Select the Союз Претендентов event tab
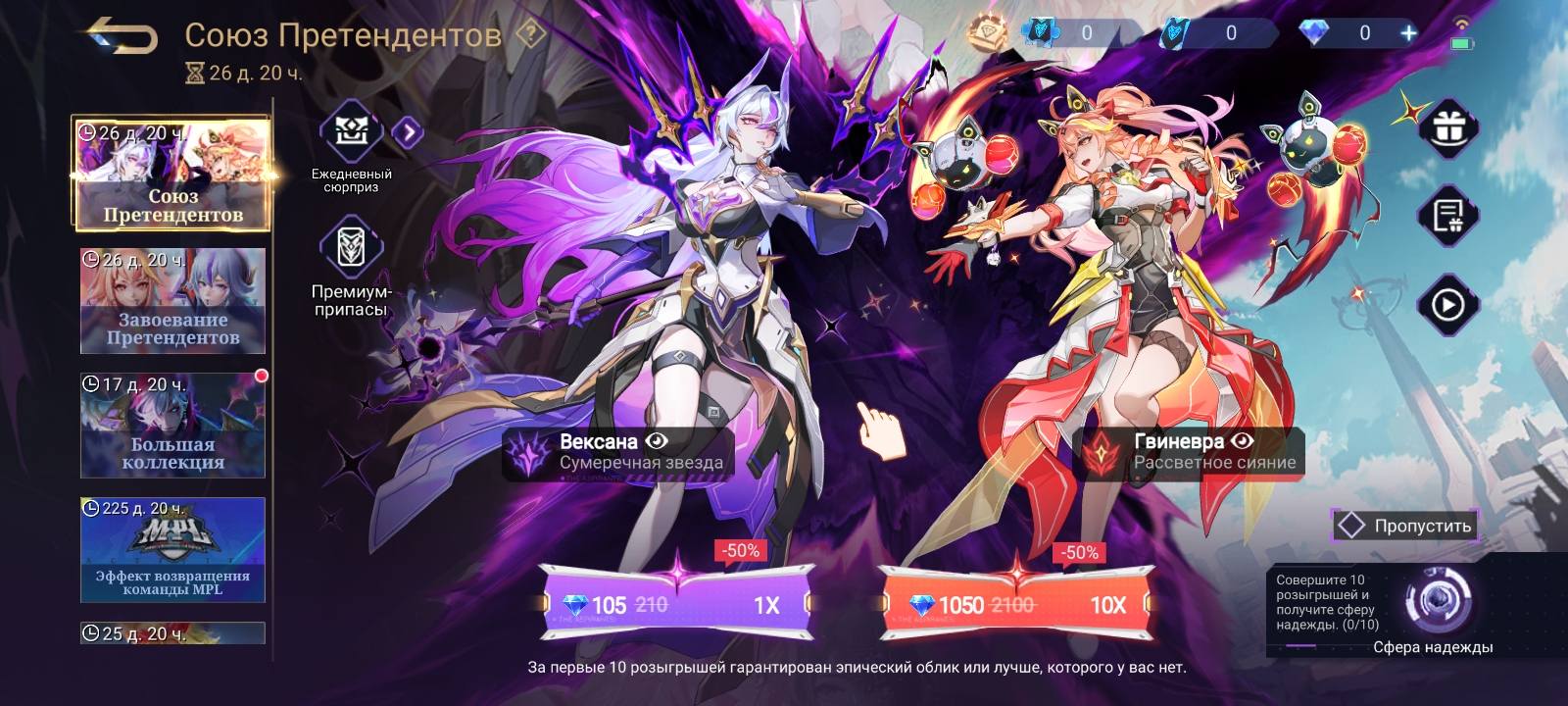1568x706 pixels. pos(172,175)
